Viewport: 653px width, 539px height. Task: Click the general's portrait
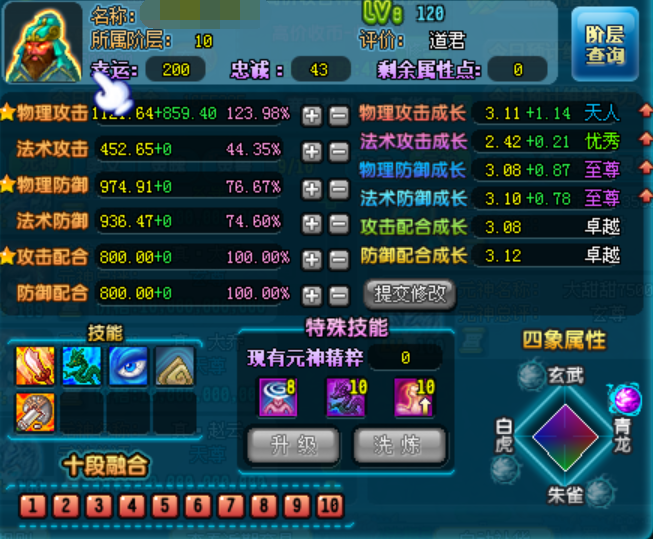43,44
